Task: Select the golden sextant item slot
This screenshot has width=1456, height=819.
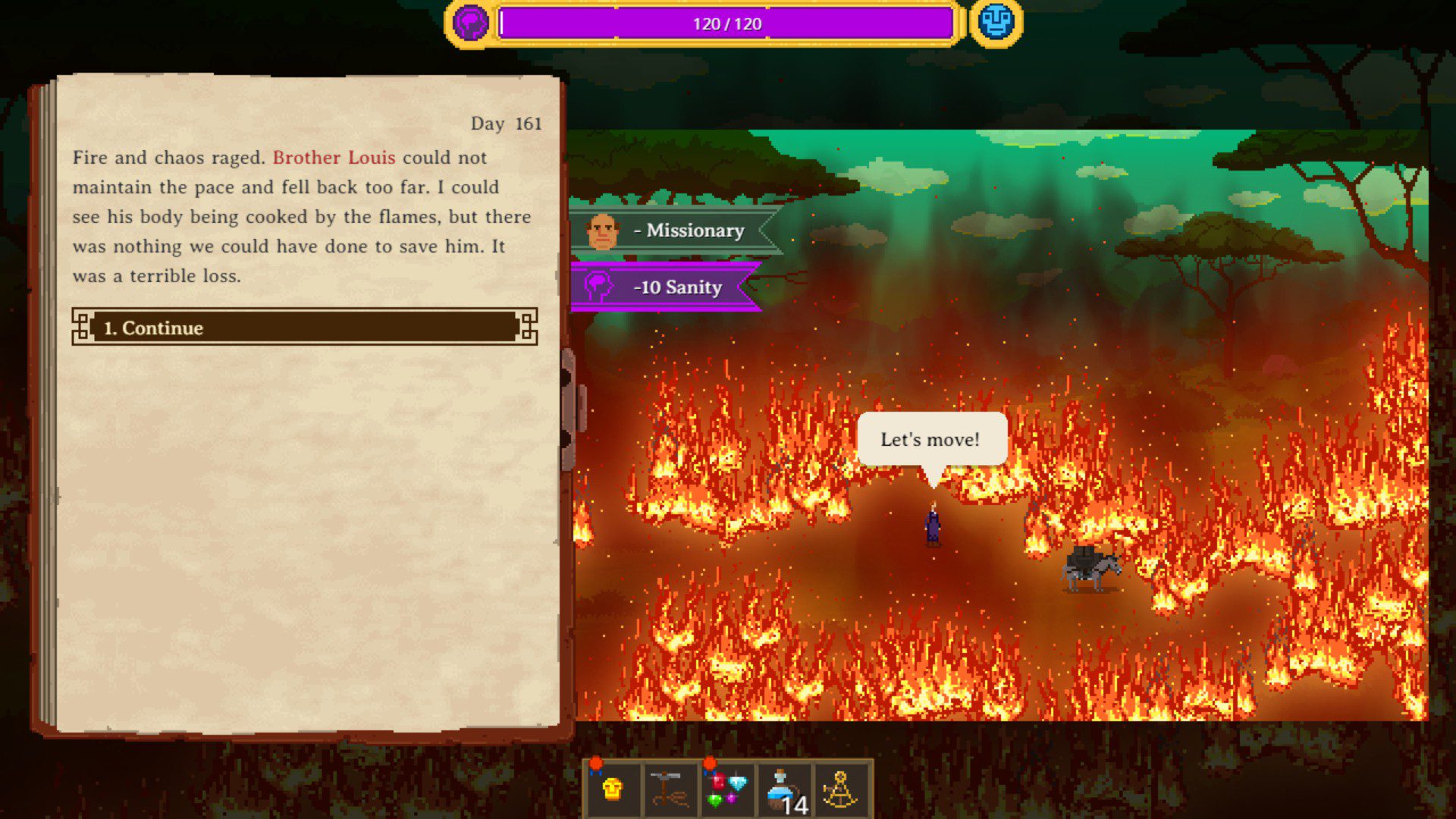Action: coord(841,790)
